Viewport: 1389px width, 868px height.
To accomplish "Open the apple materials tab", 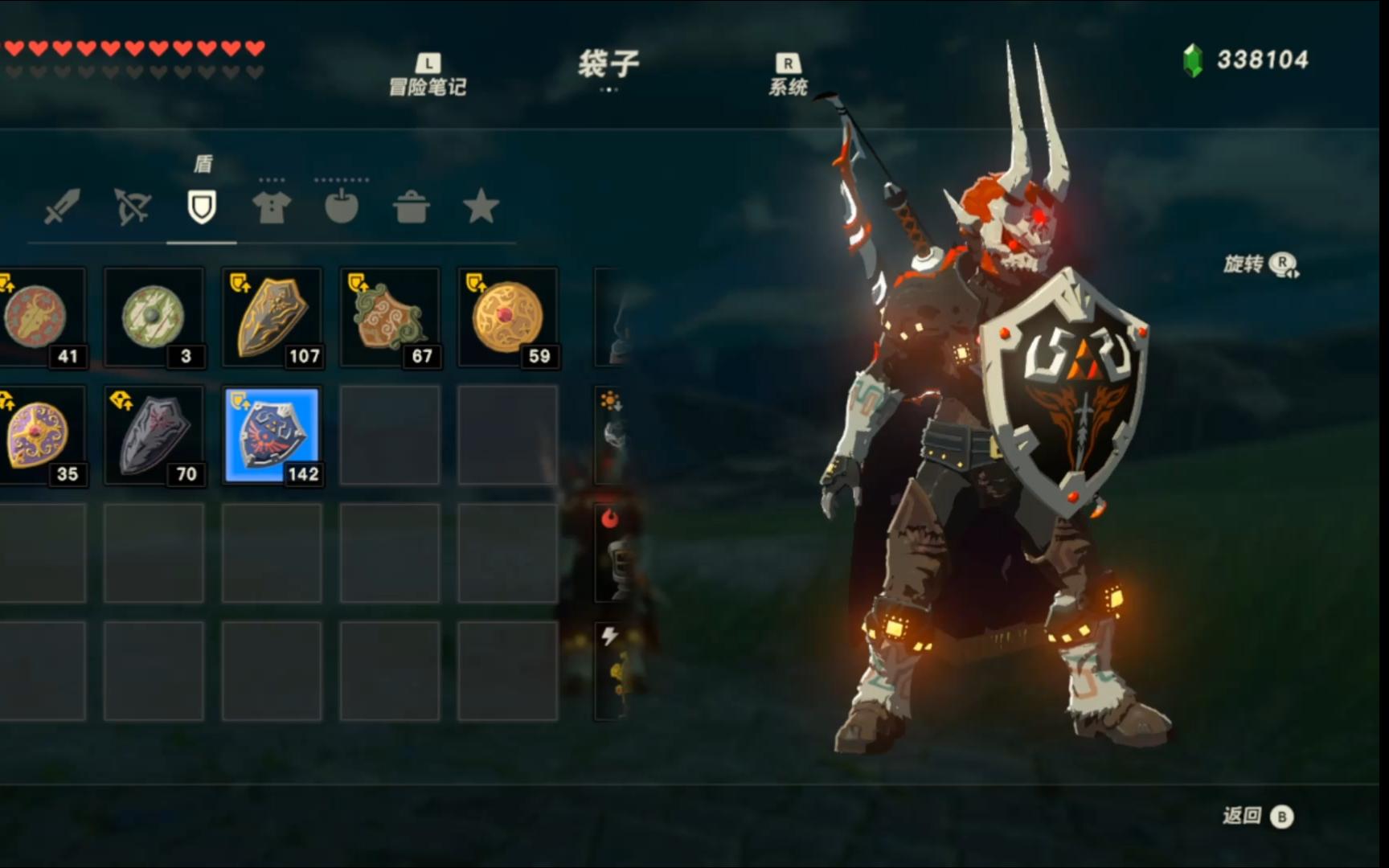I will [342, 207].
